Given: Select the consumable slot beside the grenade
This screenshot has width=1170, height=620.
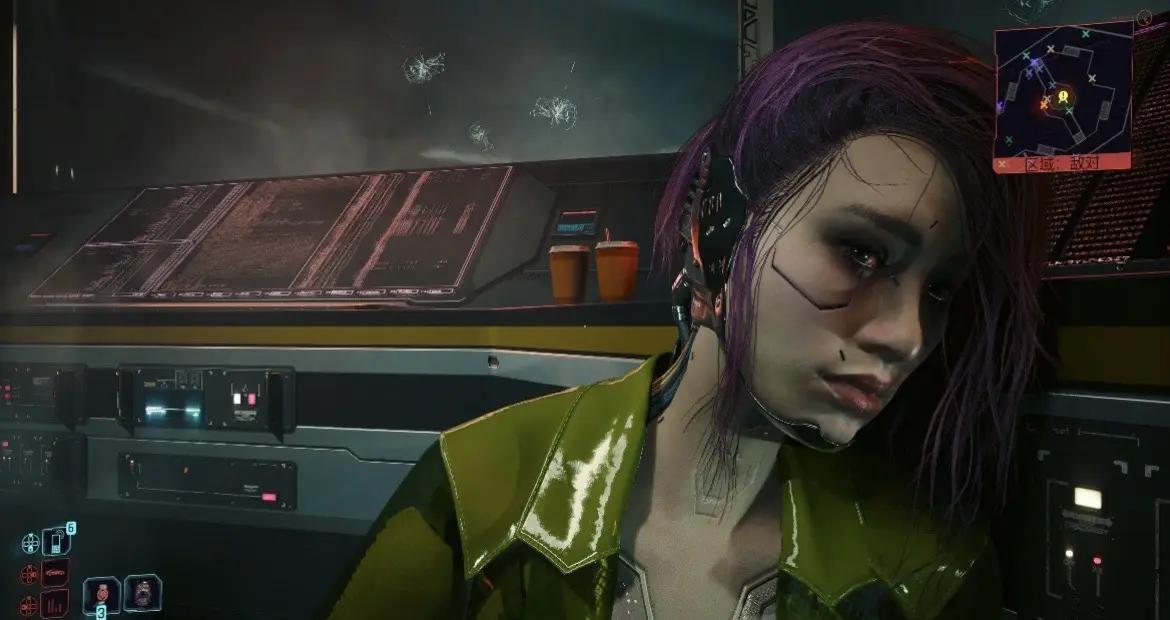Looking at the screenshot, I should point(141,592).
